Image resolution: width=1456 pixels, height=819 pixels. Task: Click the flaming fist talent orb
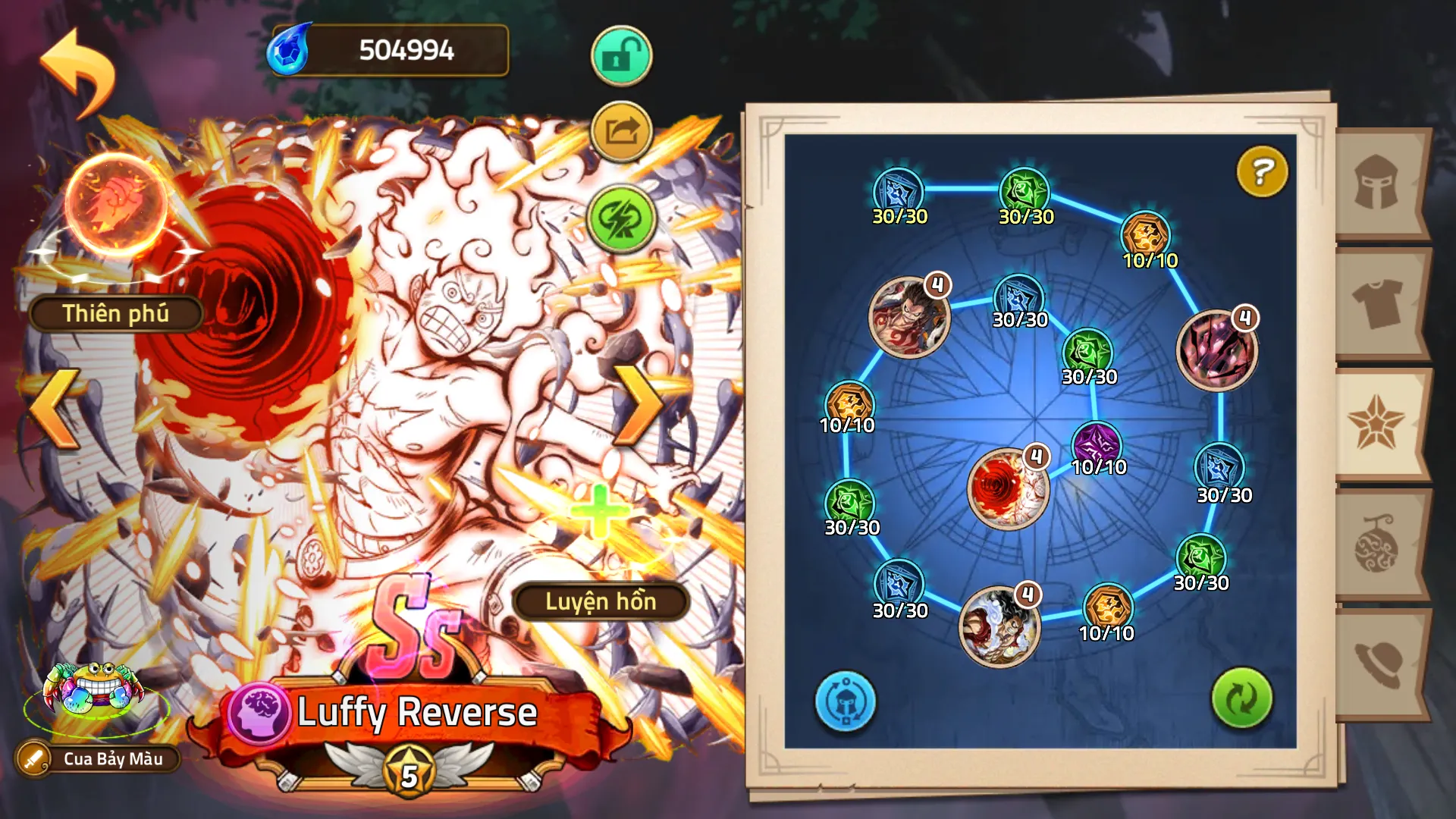point(115,202)
